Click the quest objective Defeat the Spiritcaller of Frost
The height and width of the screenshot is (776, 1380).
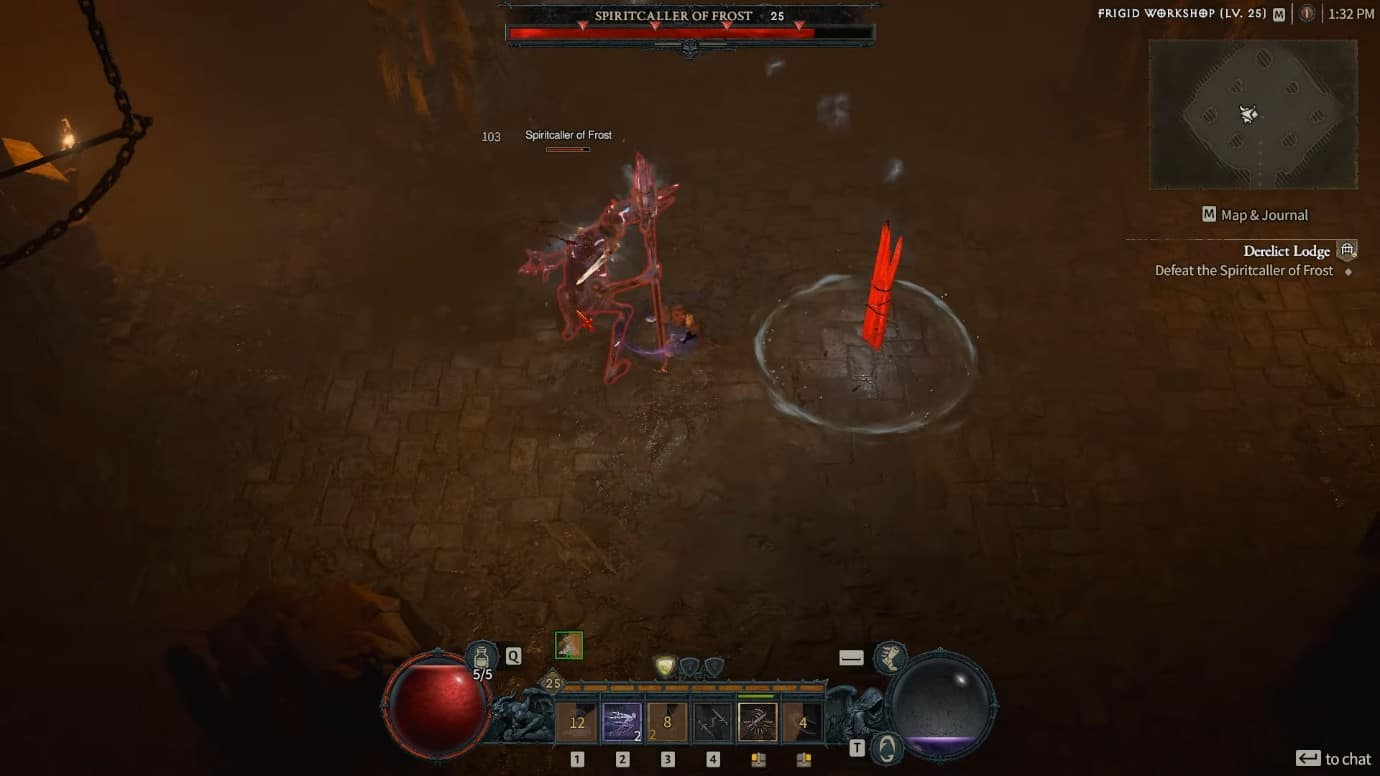coord(1243,270)
